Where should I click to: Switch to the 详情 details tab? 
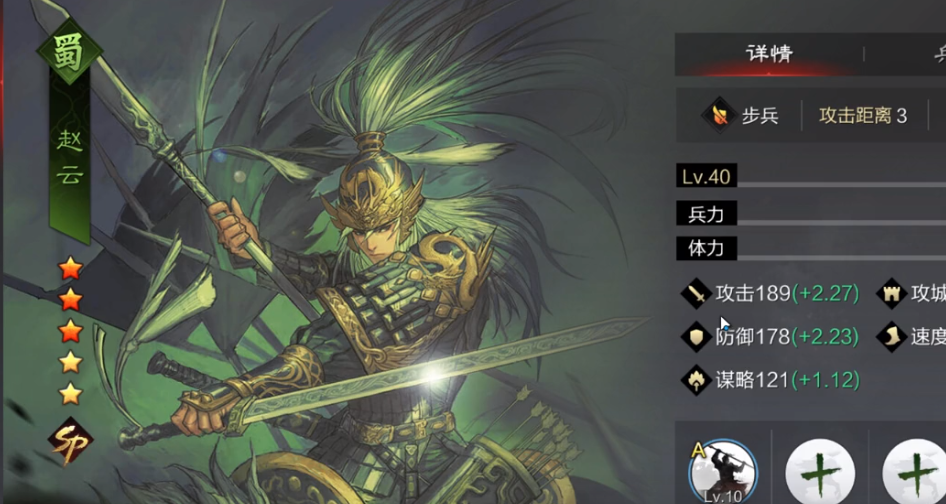click(x=768, y=54)
